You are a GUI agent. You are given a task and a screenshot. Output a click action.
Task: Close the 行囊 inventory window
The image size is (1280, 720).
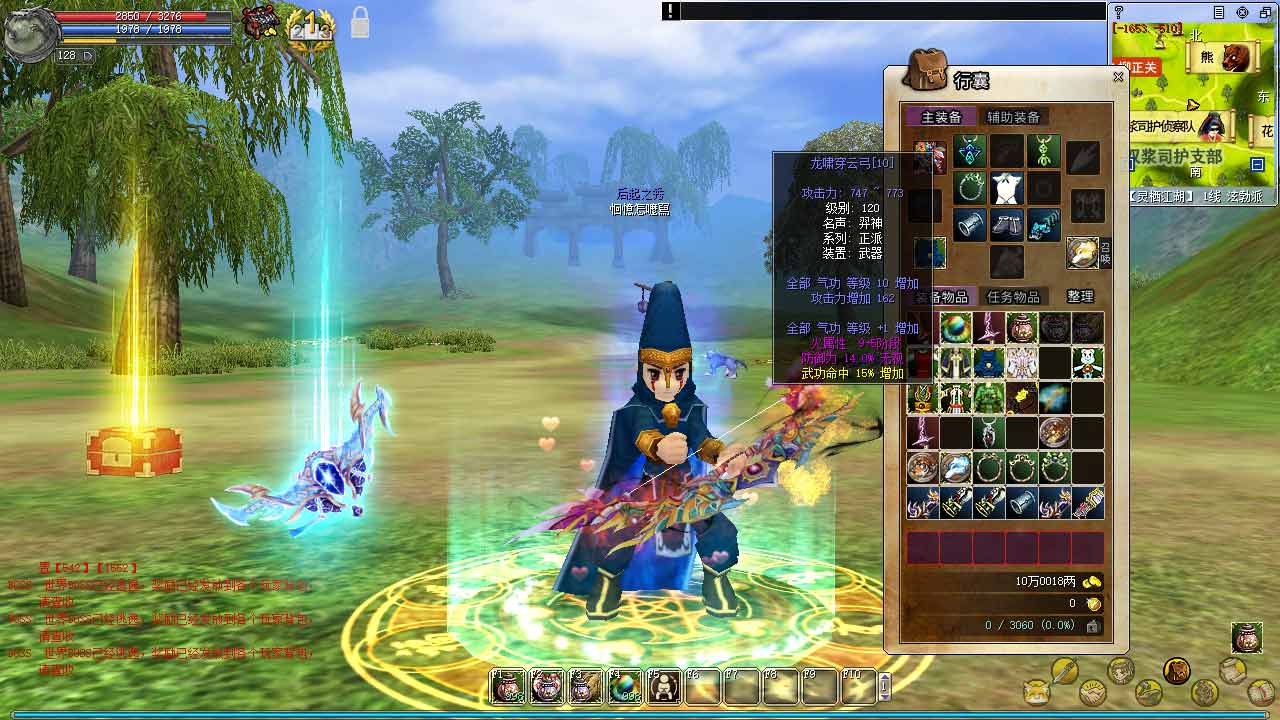click(x=1118, y=77)
